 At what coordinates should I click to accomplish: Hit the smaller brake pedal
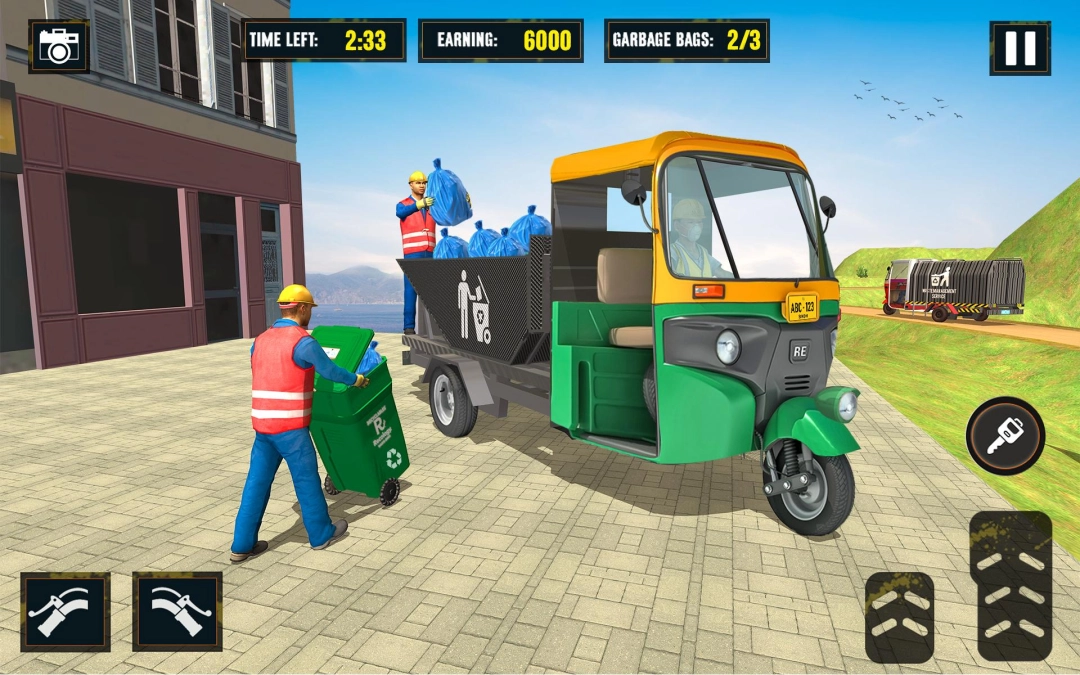point(899,617)
